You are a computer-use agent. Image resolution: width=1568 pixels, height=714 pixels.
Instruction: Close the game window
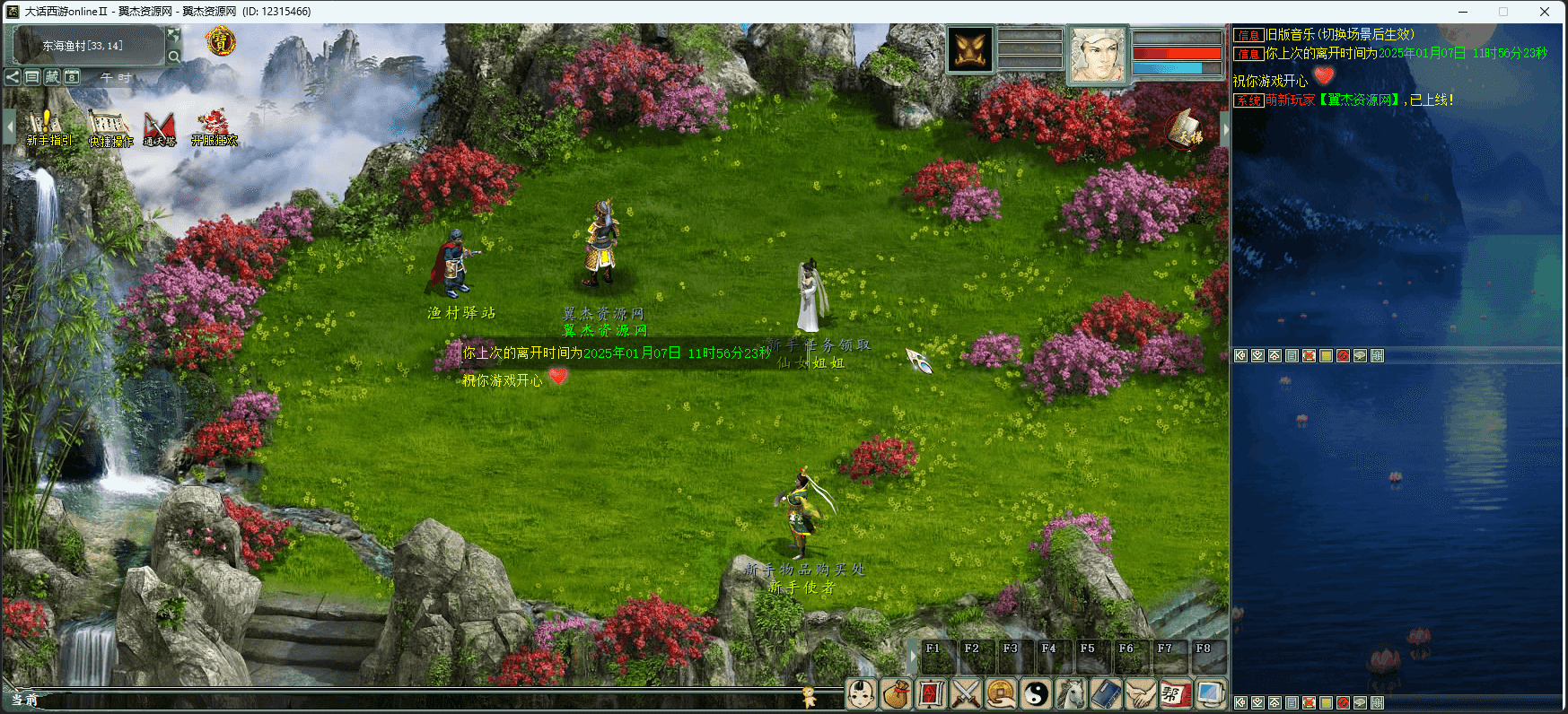pyautogui.click(x=1545, y=12)
